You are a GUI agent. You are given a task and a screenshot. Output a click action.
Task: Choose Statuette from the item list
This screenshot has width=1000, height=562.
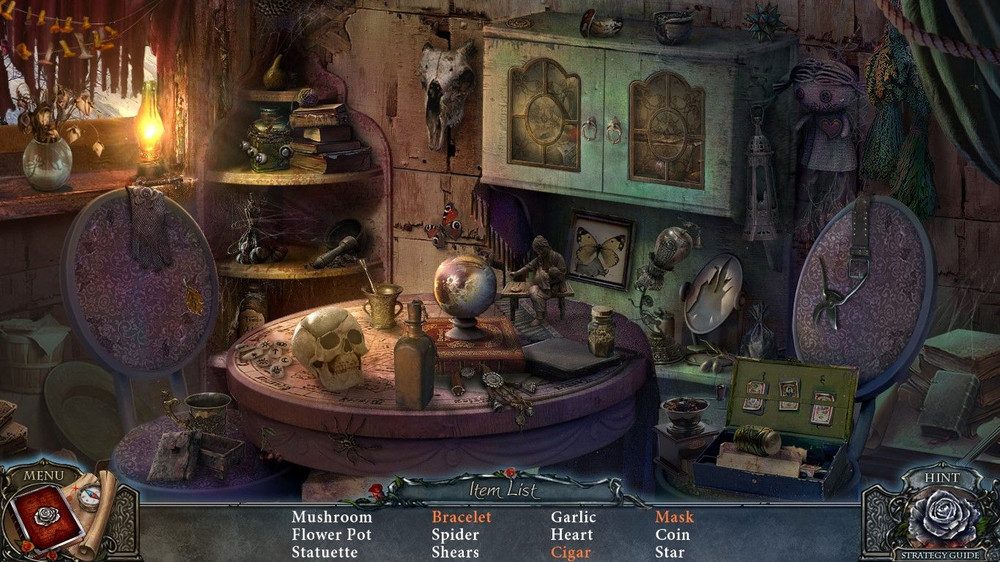tap(325, 552)
